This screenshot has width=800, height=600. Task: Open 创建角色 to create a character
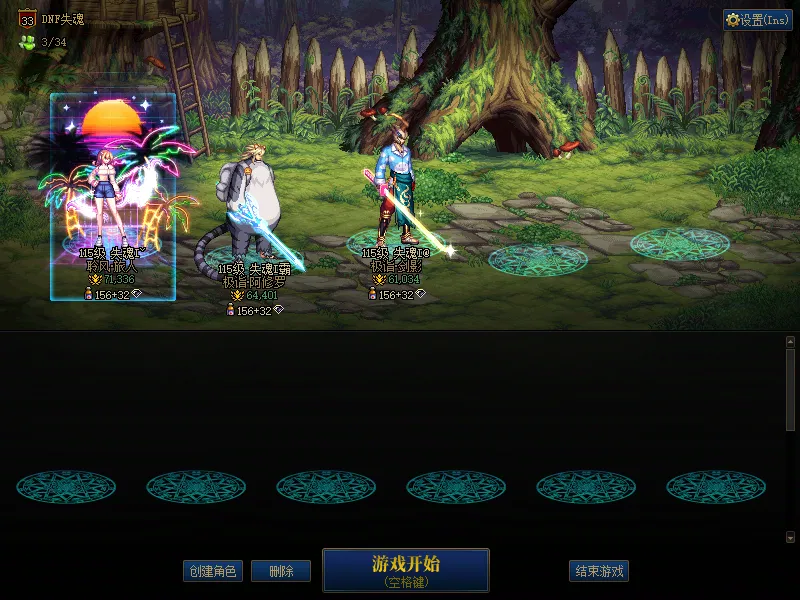click(x=213, y=571)
